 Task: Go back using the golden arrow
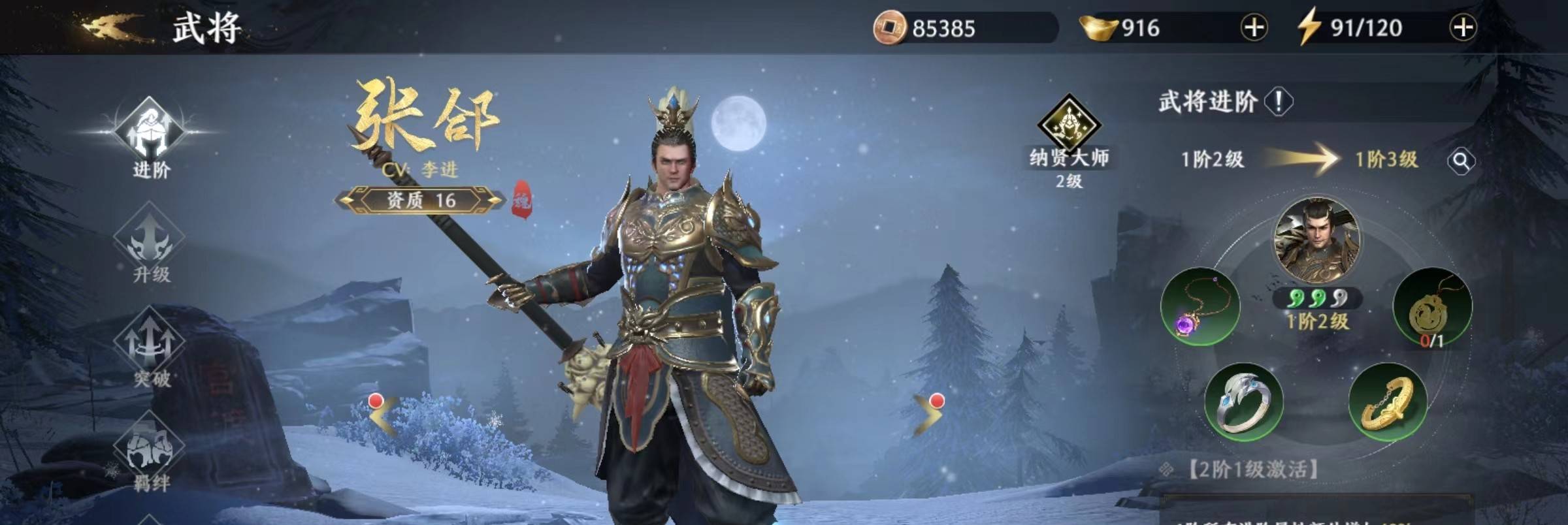110,27
